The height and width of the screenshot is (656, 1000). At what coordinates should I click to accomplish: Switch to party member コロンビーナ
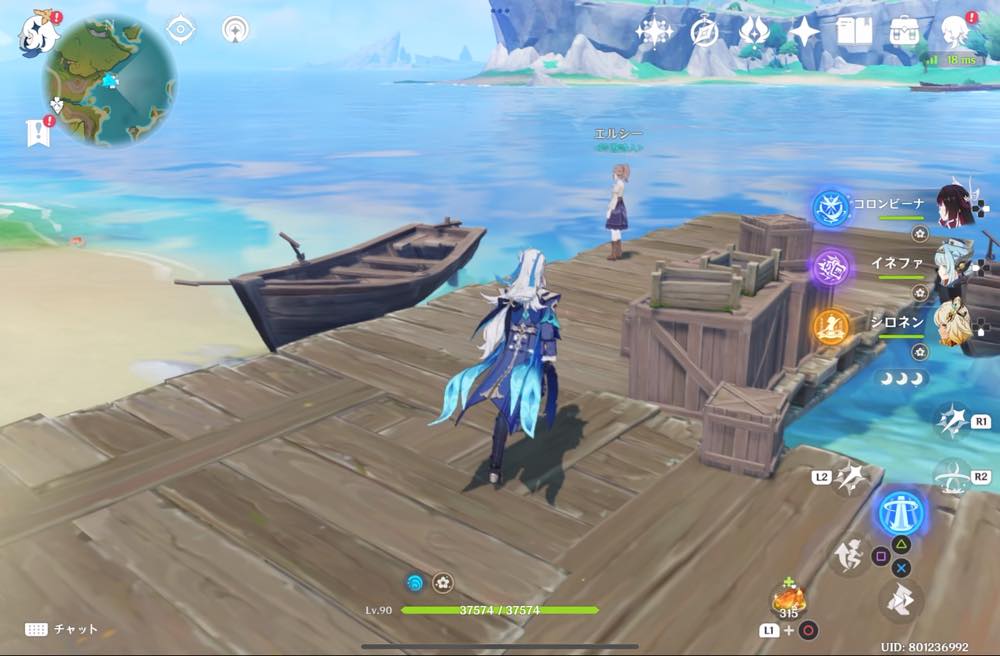pyautogui.click(x=955, y=205)
